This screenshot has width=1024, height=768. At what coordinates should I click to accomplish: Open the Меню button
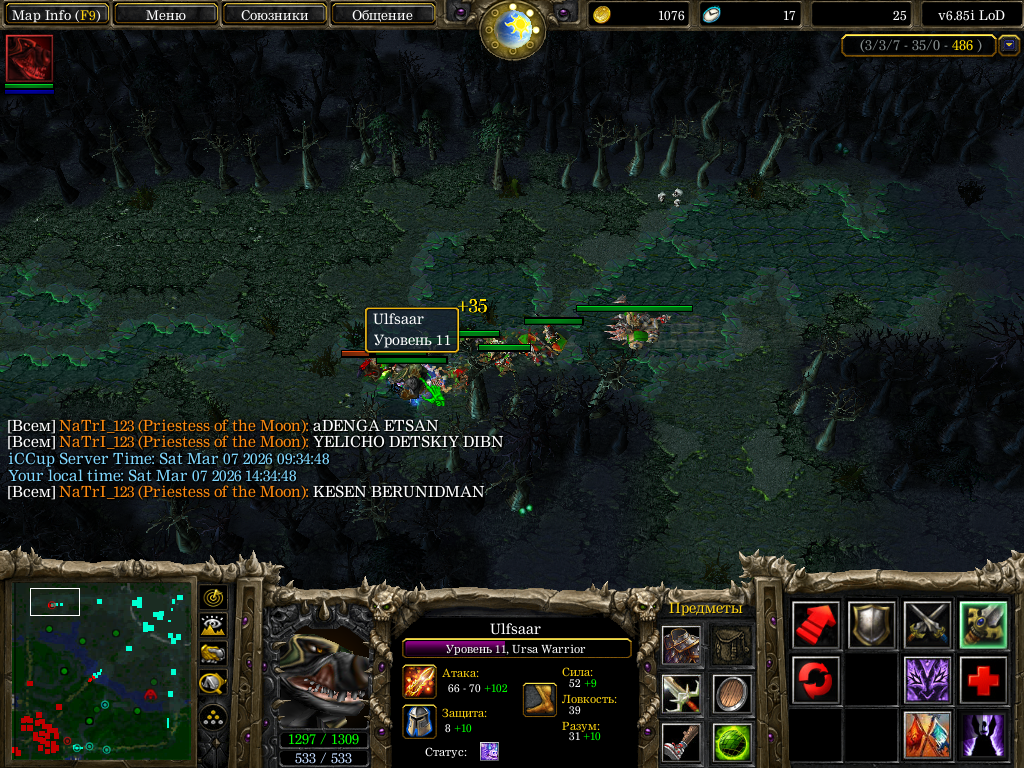click(x=166, y=15)
